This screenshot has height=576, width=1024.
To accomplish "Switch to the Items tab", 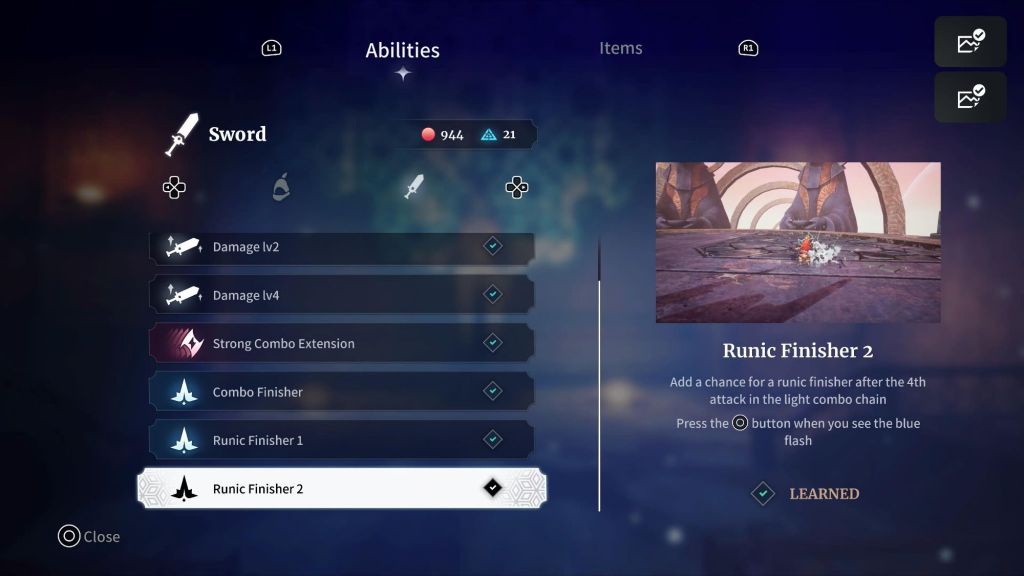I will tap(620, 48).
